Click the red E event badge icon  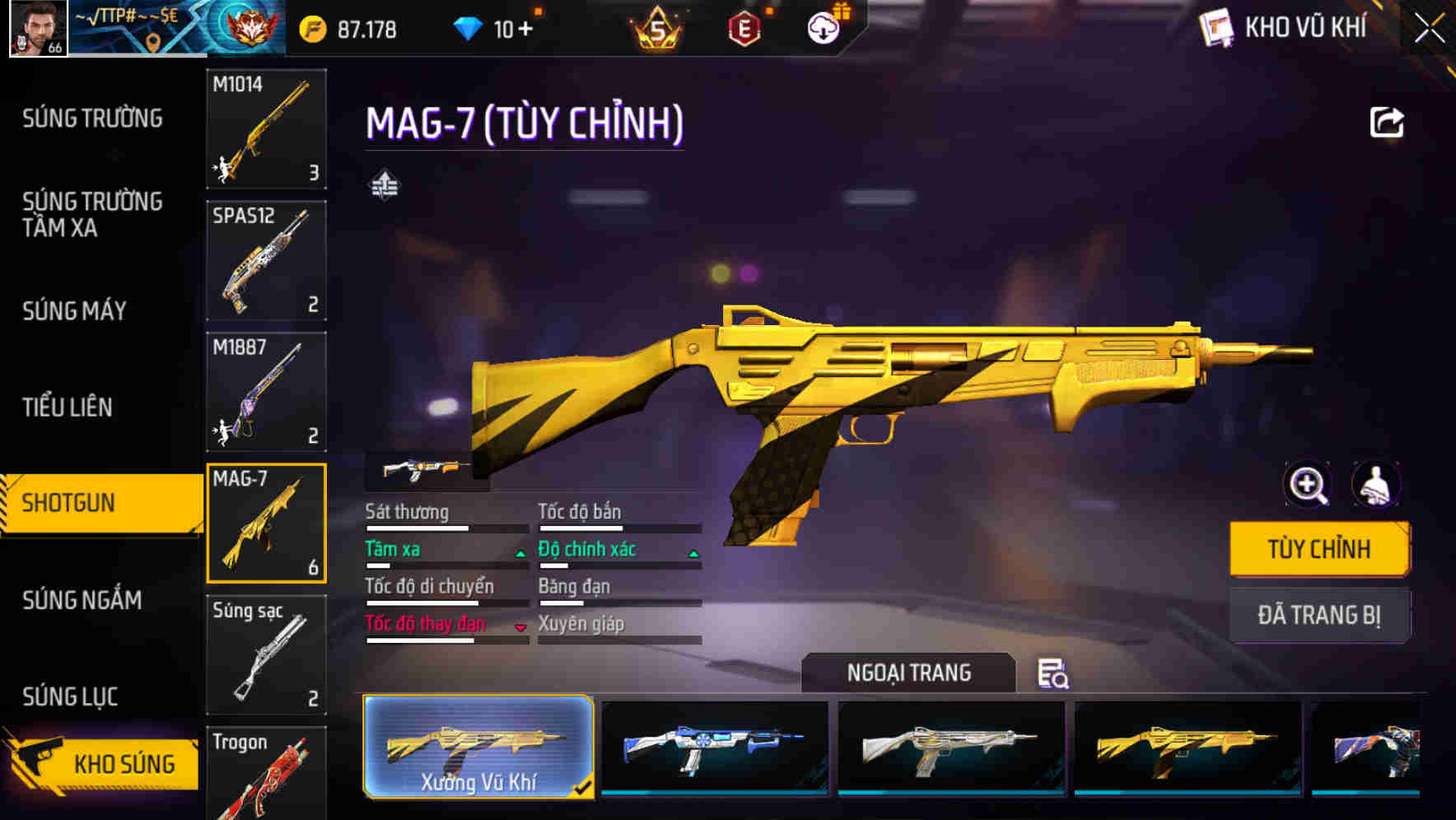(x=744, y=27)
